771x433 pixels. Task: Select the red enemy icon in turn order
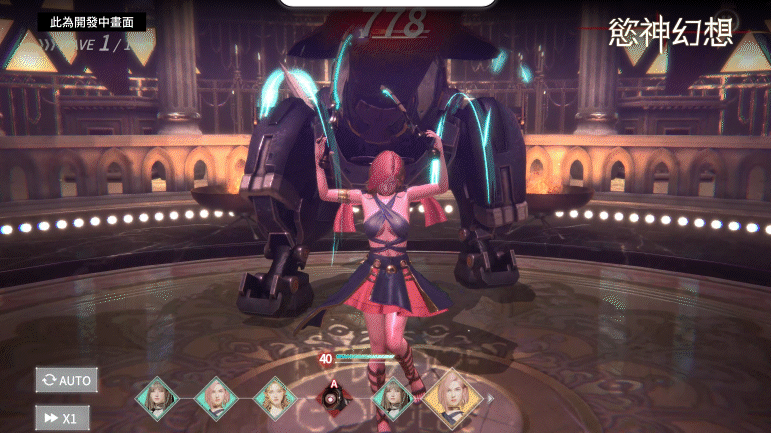(x=333, y=397)
